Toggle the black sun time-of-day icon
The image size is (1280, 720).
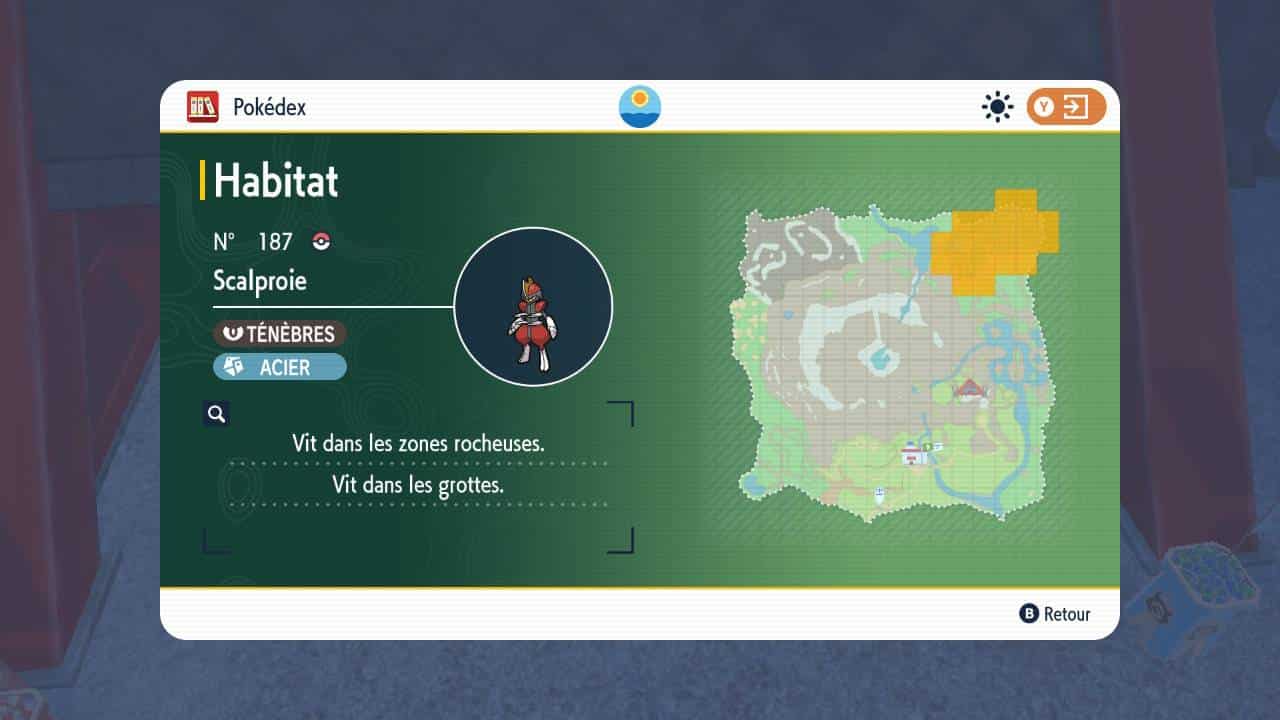pos(997,107)
